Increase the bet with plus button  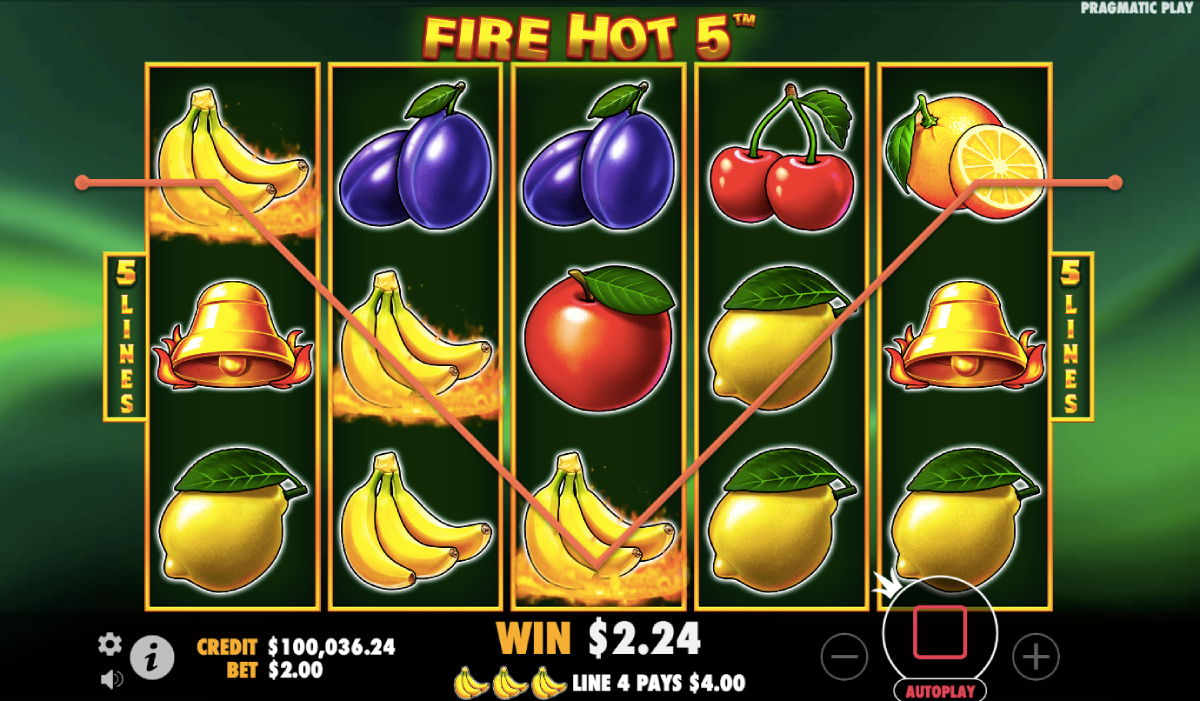[x=1035, y=657]
